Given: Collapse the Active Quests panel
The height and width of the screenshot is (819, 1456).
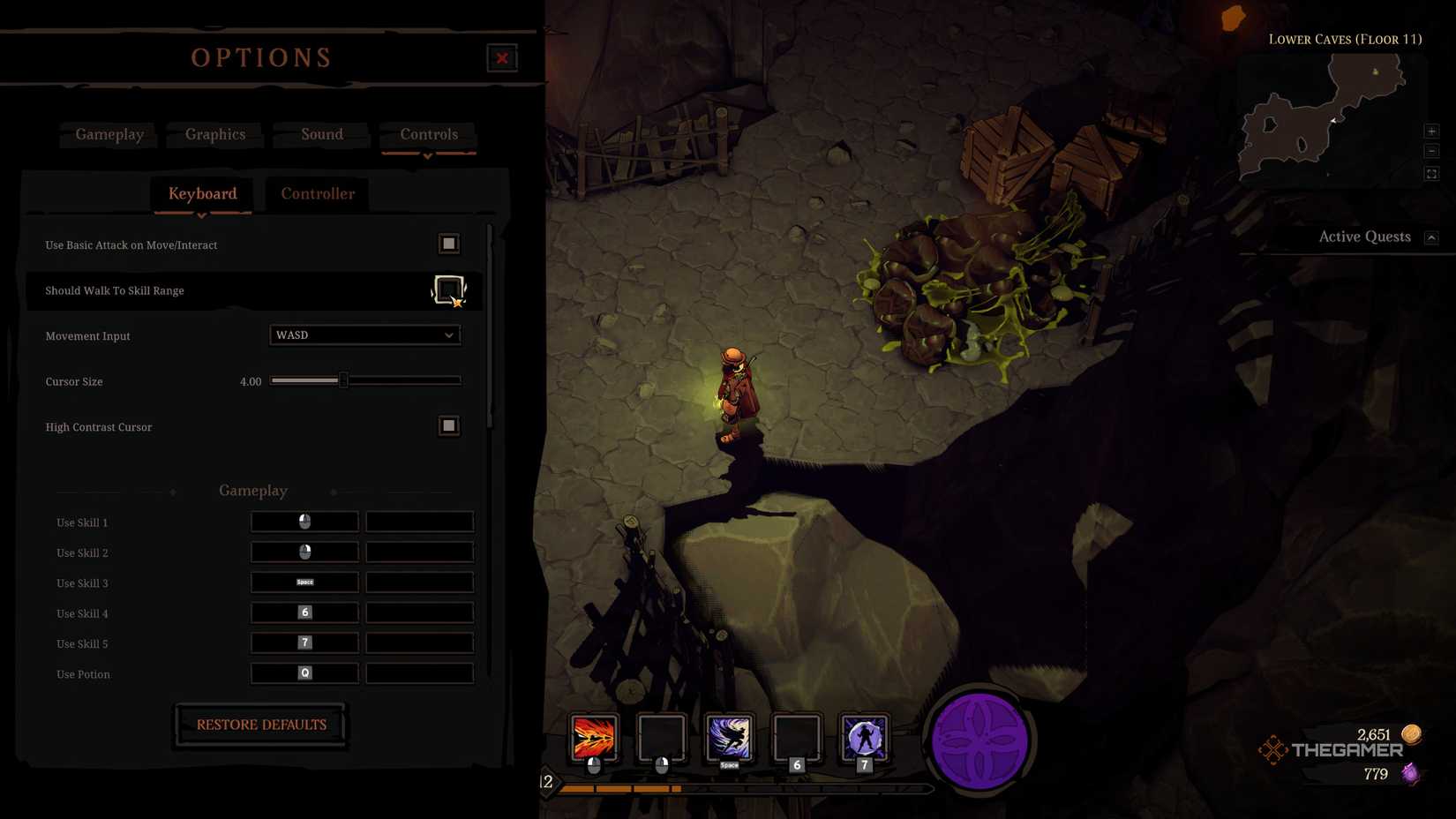Looking at the screenshot, I should click(x=1431, y=236).
